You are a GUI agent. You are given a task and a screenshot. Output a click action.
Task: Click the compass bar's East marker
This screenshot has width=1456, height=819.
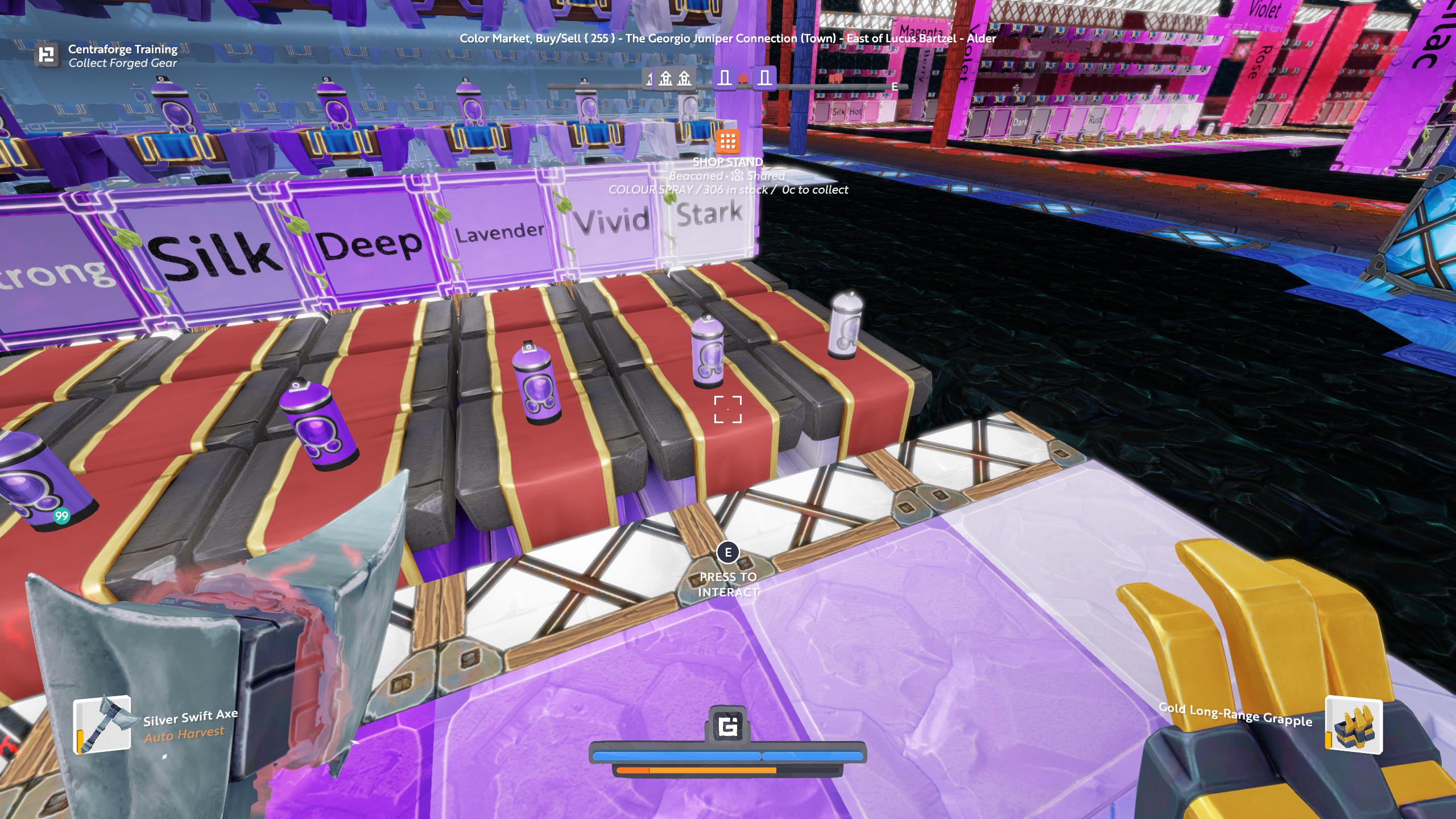[895, 86]
